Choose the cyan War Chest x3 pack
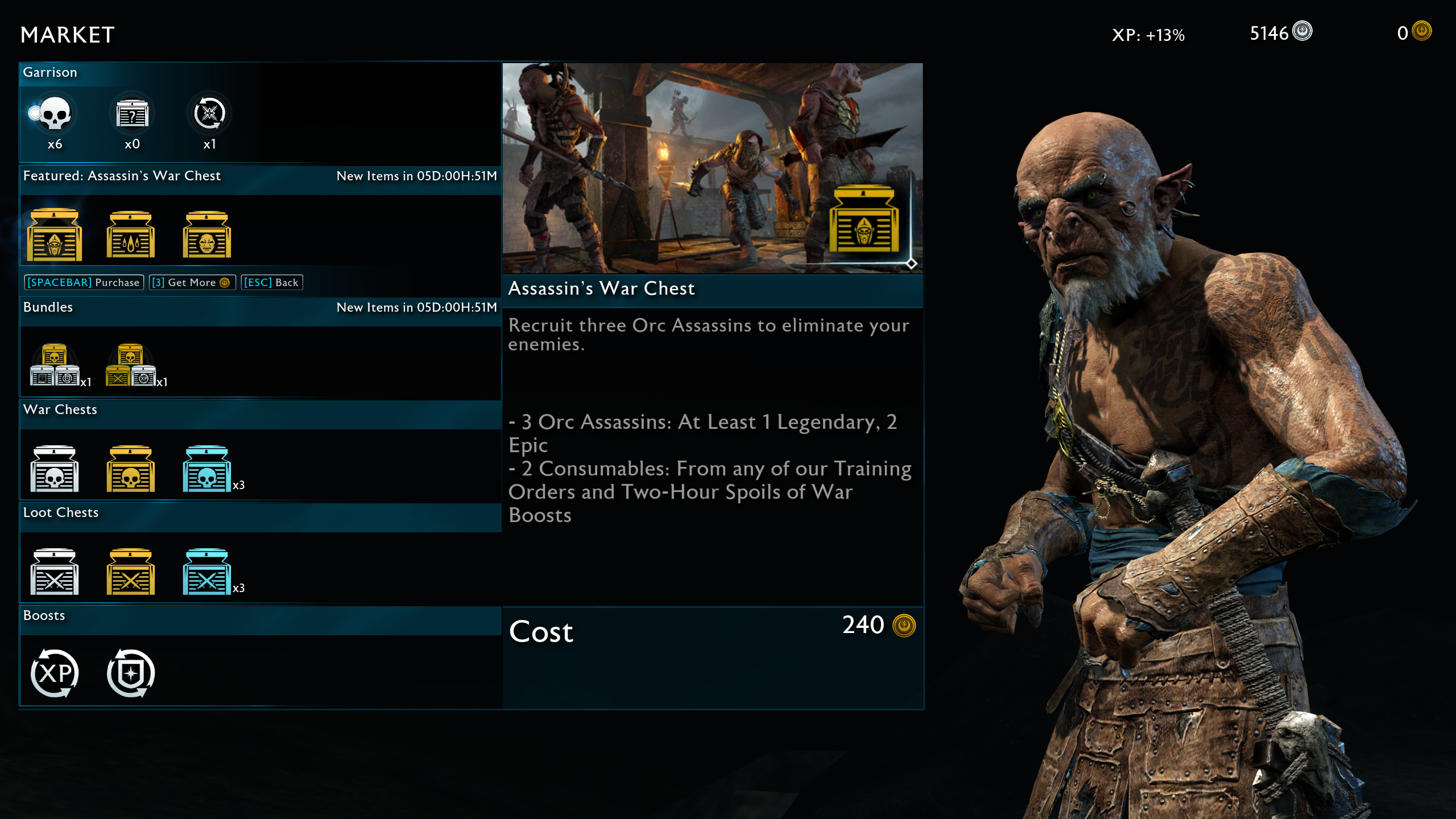This screenshot has width=1456, height=819. [x=207, y=469]
